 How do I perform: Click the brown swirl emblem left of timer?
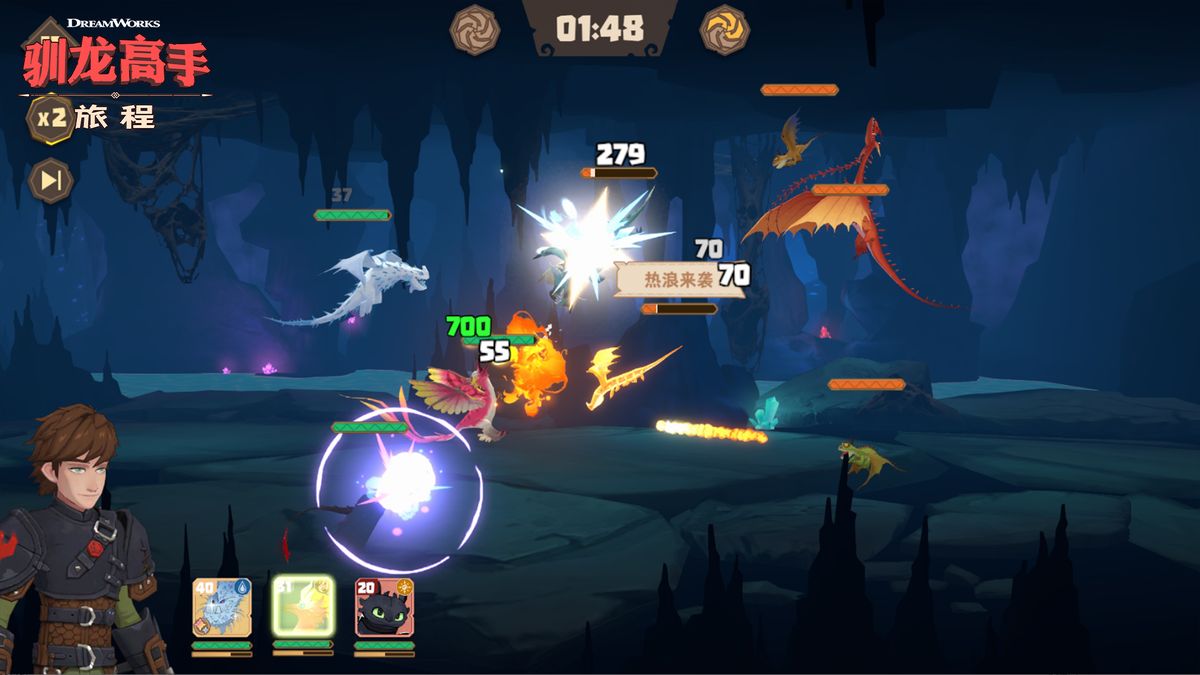click(475, 29)
